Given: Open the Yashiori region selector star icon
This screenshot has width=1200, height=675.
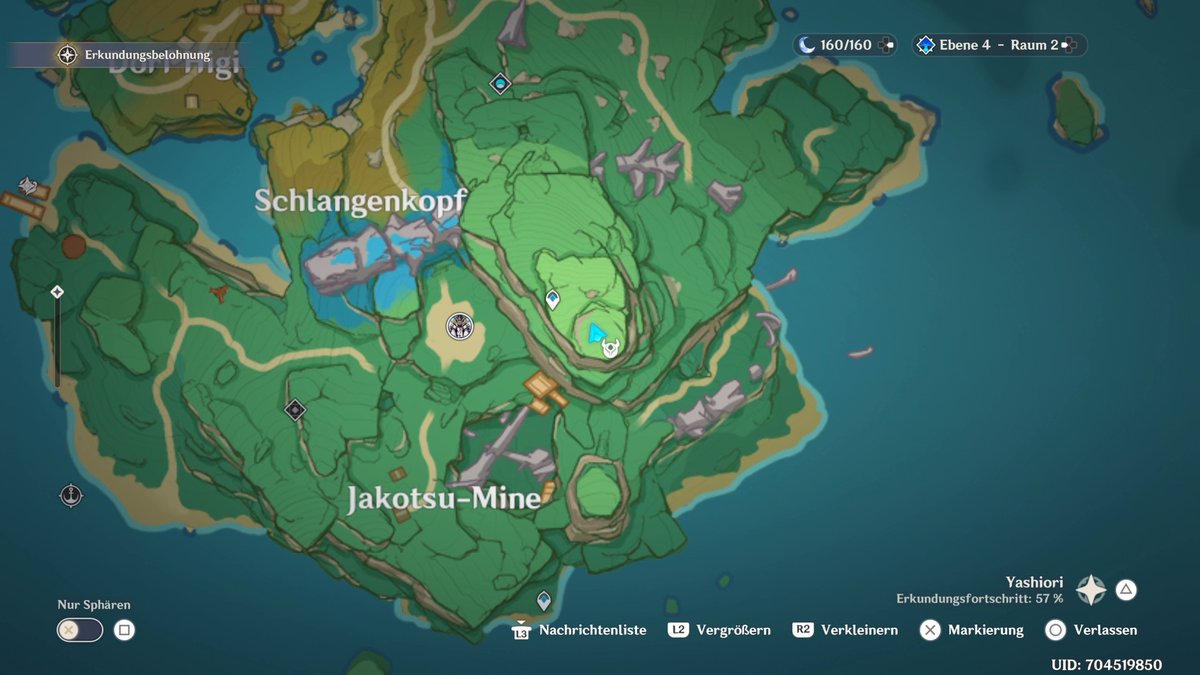Looking at the screenshot, I should tap(1090, 590).
